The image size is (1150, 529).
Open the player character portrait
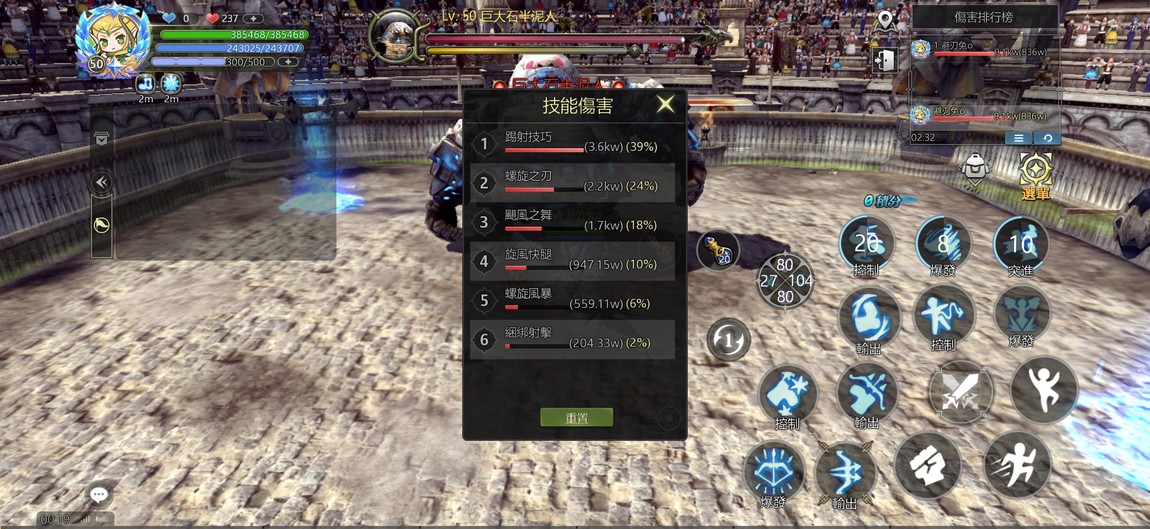pyautogui.click(x=113, y=42)
